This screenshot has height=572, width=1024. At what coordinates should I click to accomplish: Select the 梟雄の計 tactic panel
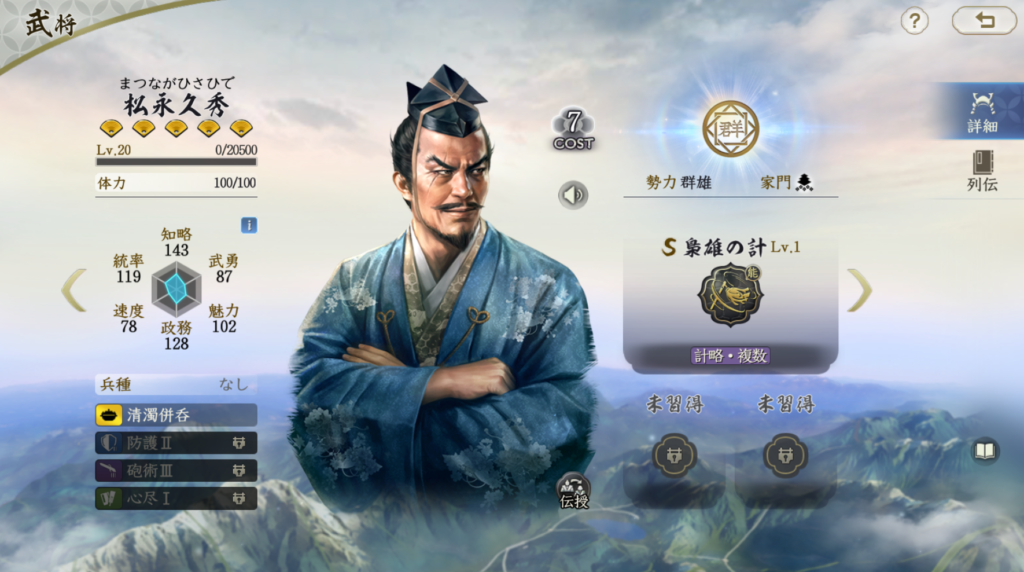[730, 300]
